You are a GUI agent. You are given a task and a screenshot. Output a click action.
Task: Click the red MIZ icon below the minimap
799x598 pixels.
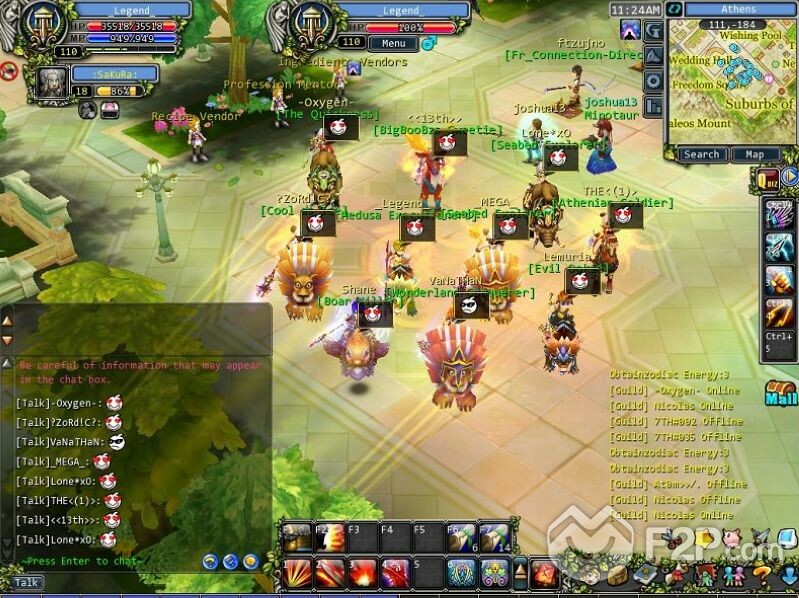tap(768, 178)
